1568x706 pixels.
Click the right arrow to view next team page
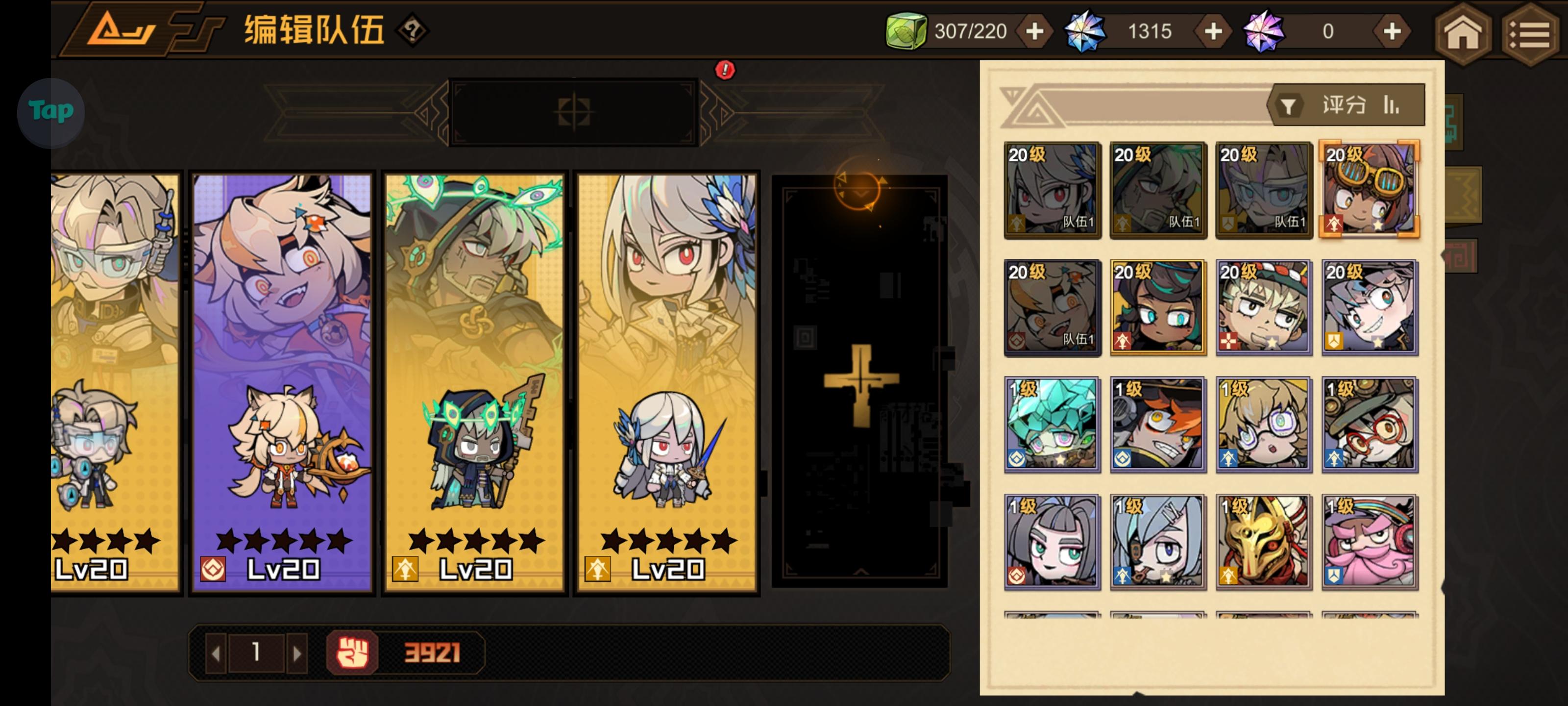click(299, 653)
